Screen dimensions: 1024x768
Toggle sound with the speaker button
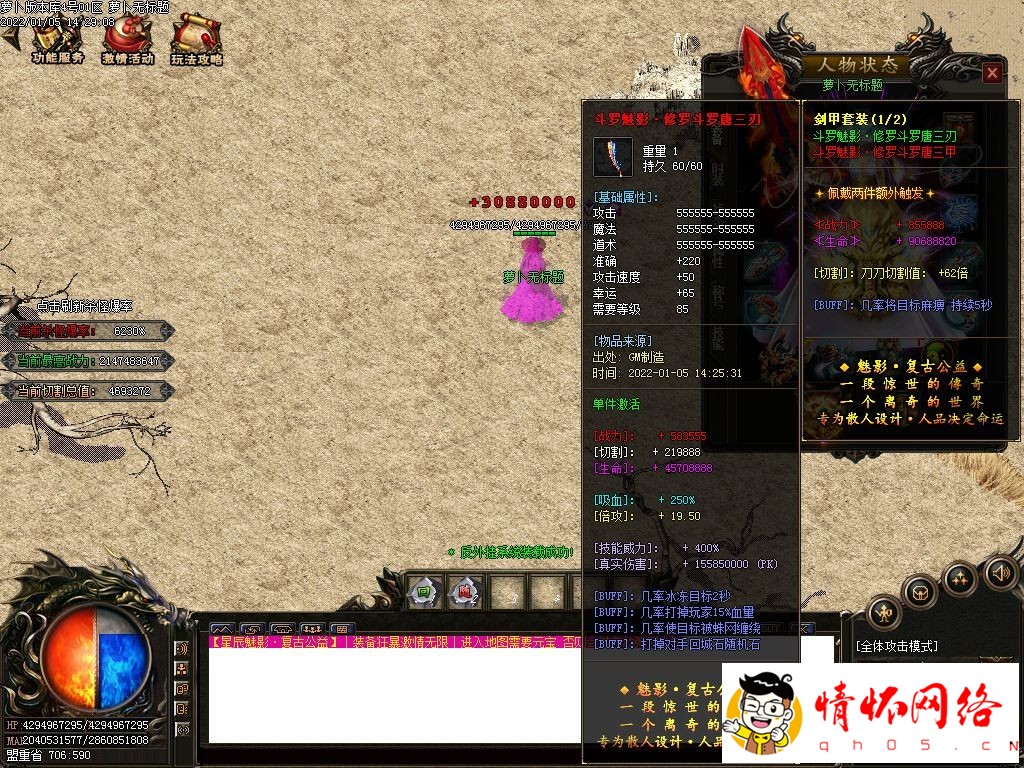tap(1000, 573)
